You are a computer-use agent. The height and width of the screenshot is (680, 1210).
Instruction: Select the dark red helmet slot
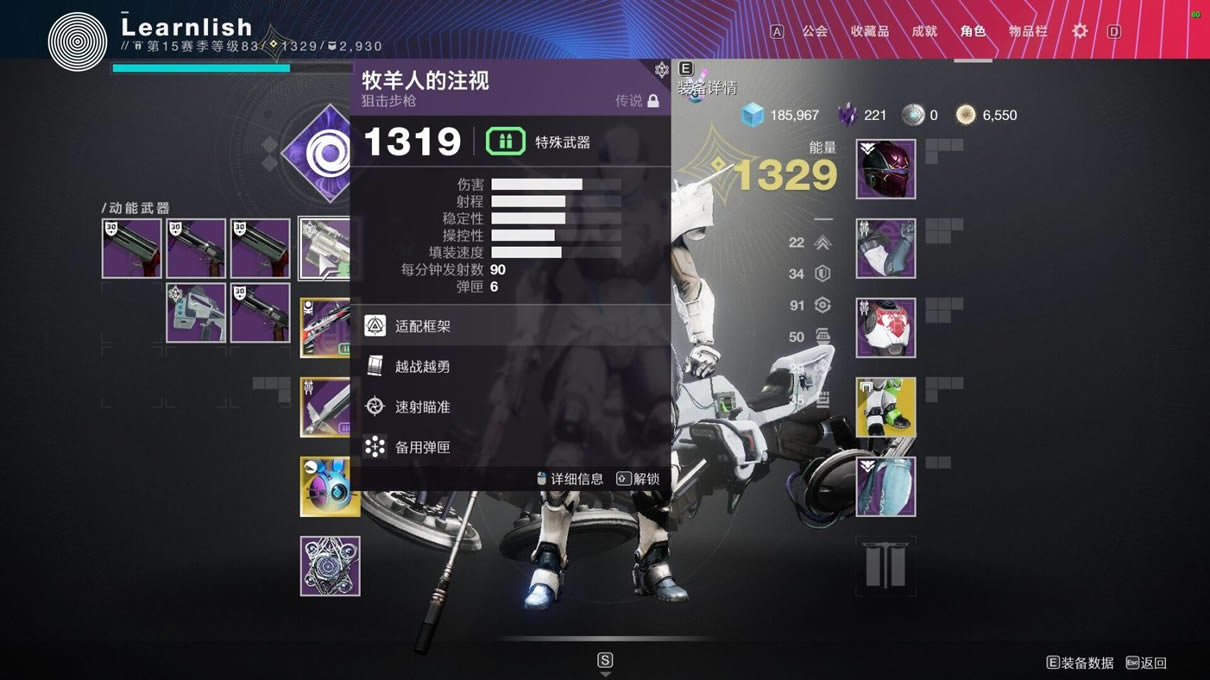click(x=886, y=169)
